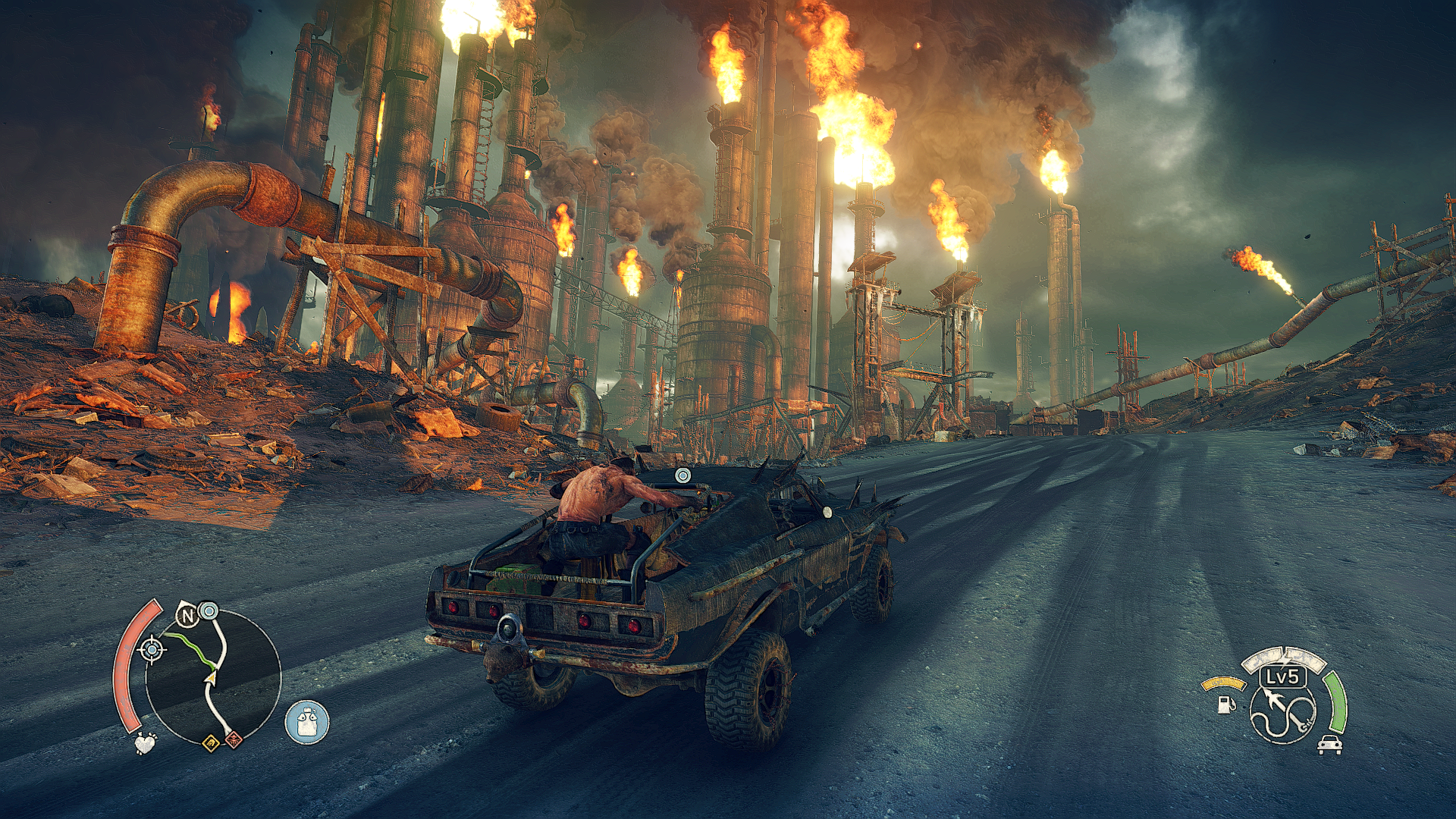Click the crosshair target marker on the minimap
The height and width of the screenshot is (819, 1456).
point(152,650)
